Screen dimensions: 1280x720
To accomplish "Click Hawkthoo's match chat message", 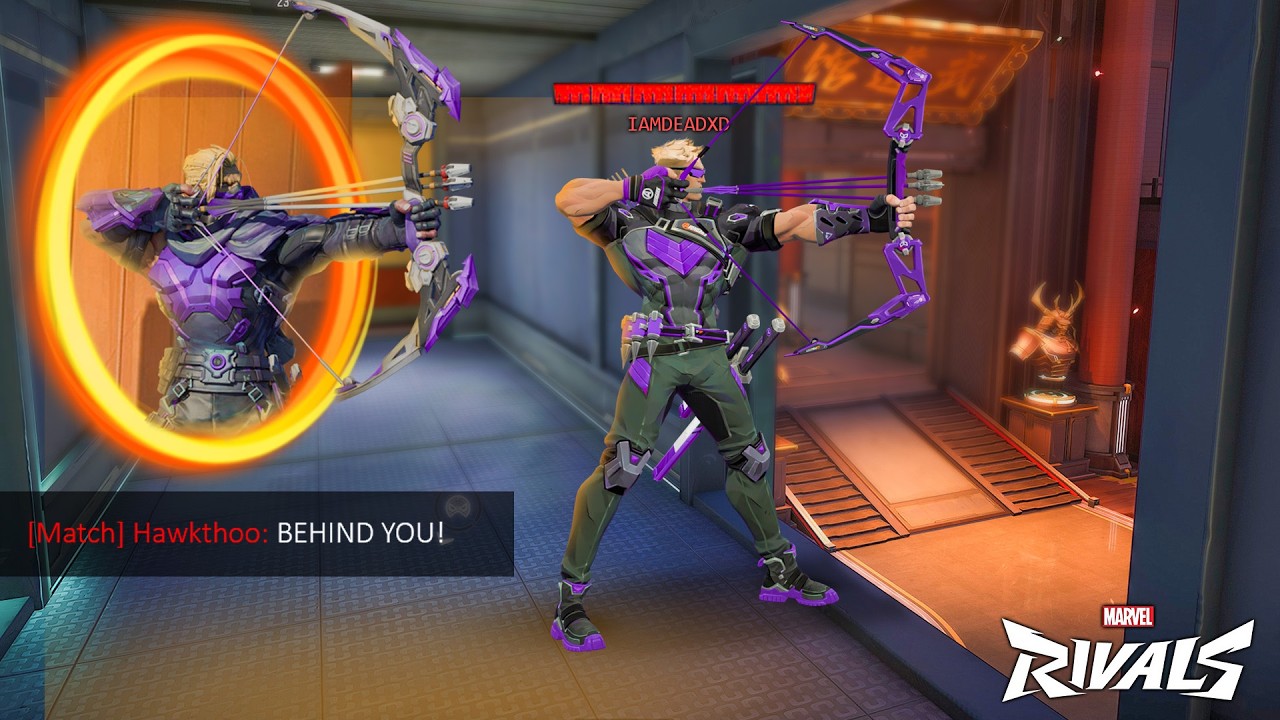I will click(237, 533).
